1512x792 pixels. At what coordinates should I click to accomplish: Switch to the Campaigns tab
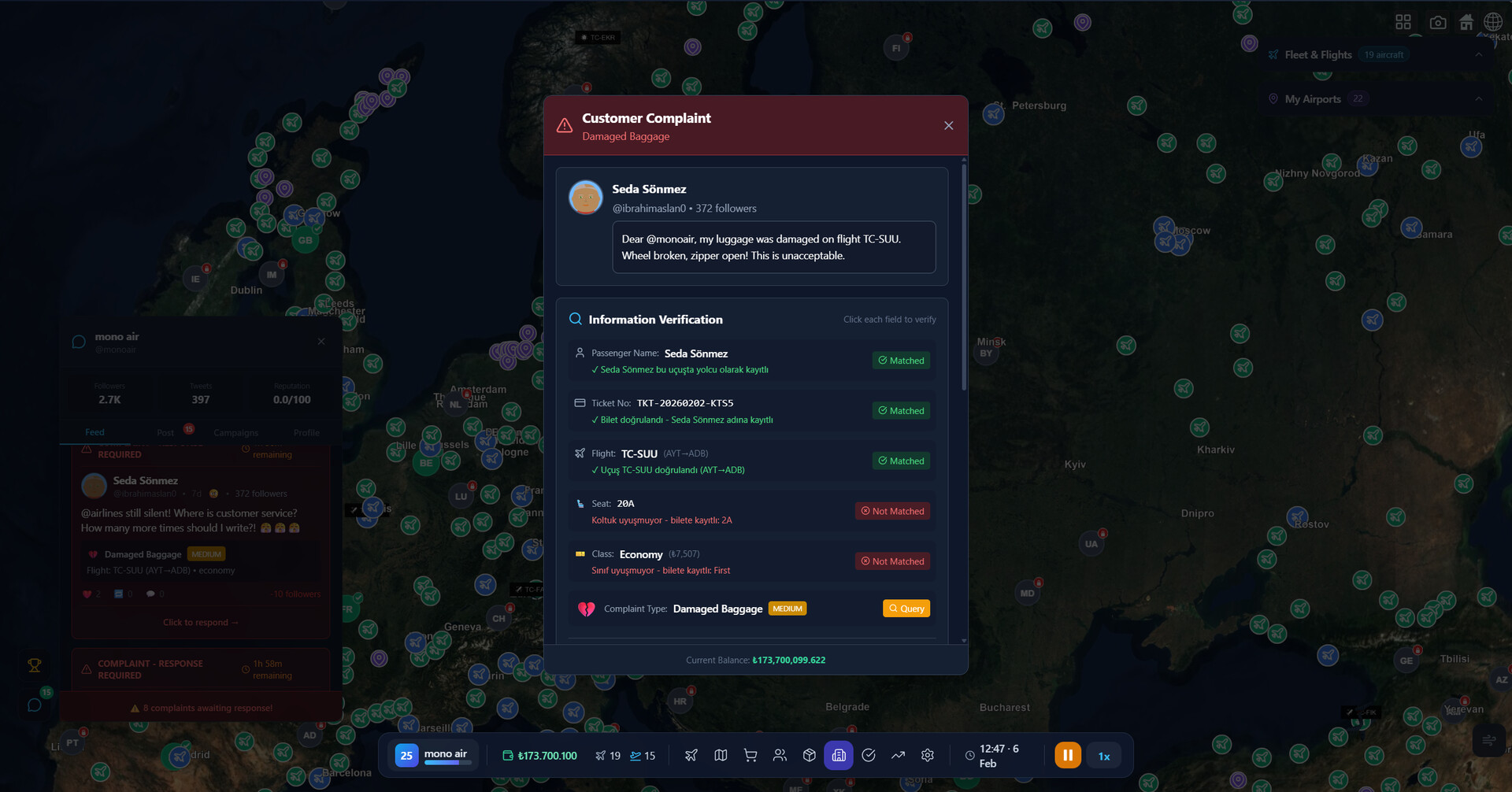[x=235, y=432]
